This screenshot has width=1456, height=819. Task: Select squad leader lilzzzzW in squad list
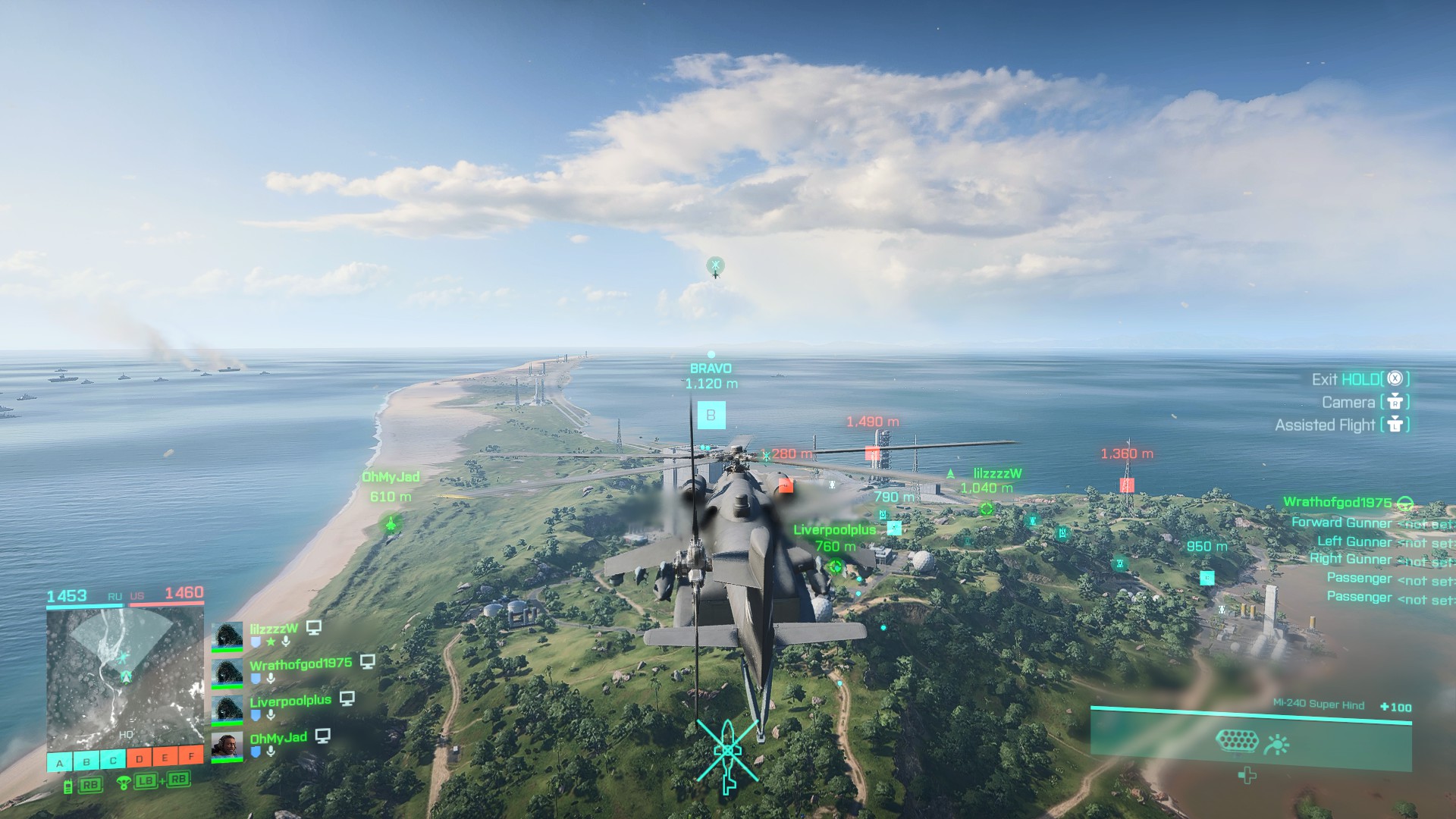coord(274,629)
